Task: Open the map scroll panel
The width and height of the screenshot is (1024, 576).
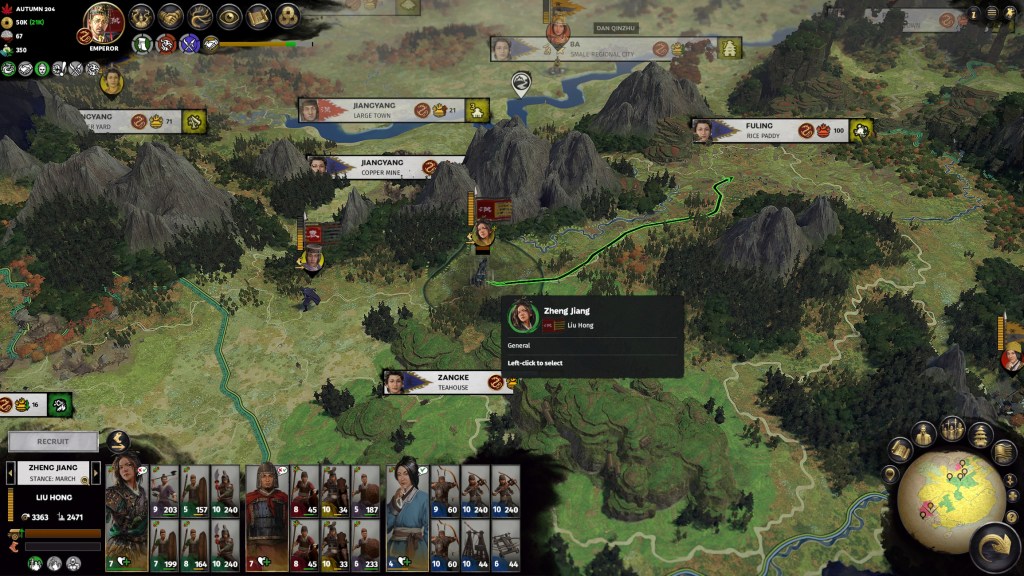Action: (259, 17)
